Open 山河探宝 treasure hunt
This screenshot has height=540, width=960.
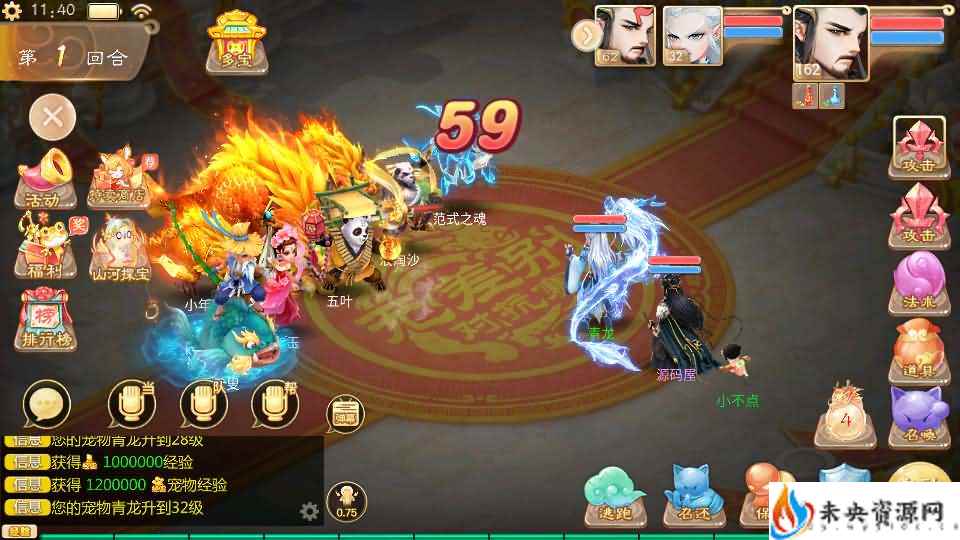121,249
